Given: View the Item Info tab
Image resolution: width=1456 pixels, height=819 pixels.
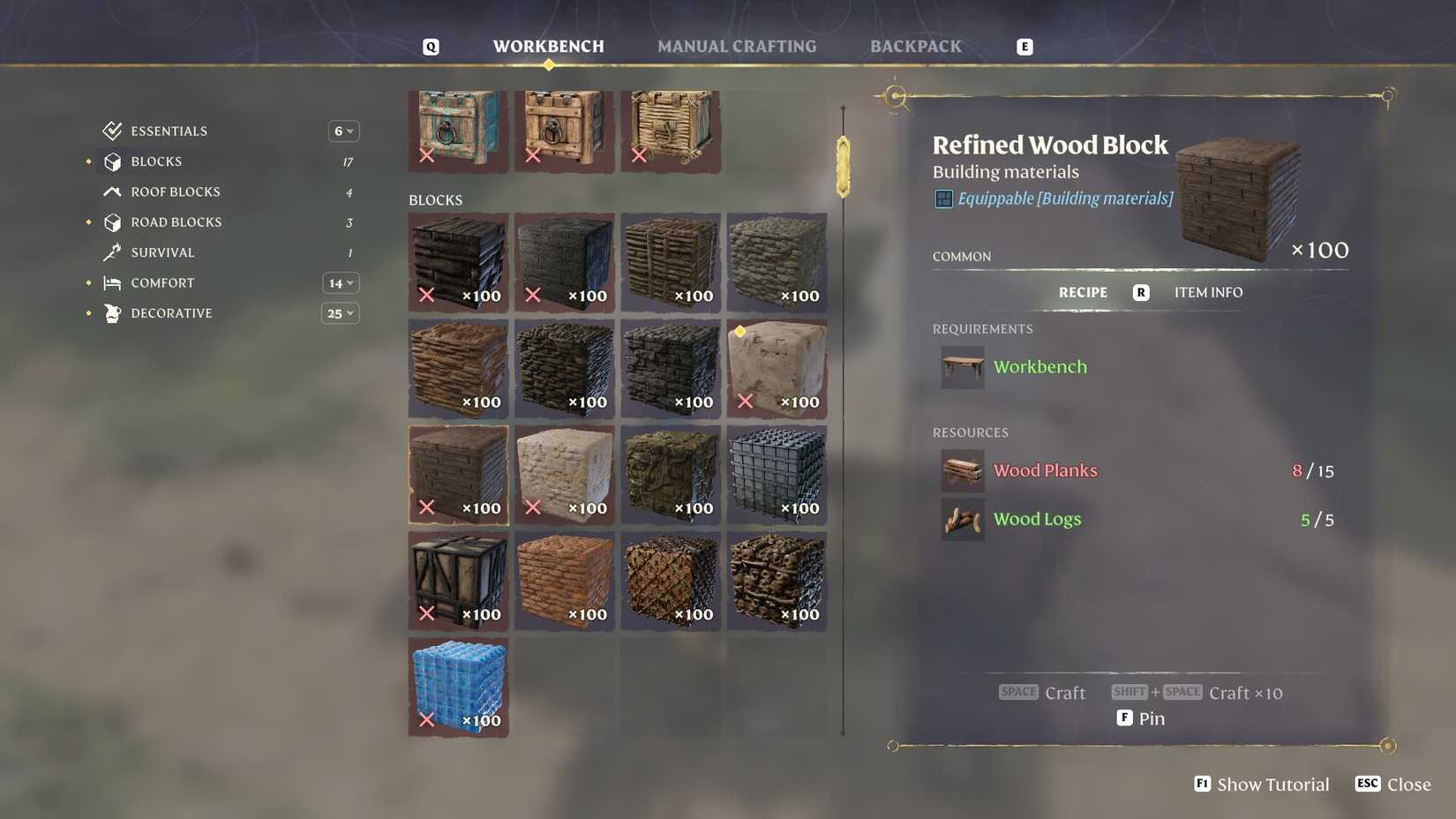Looking at the screenshot, I should (1209, 292).
